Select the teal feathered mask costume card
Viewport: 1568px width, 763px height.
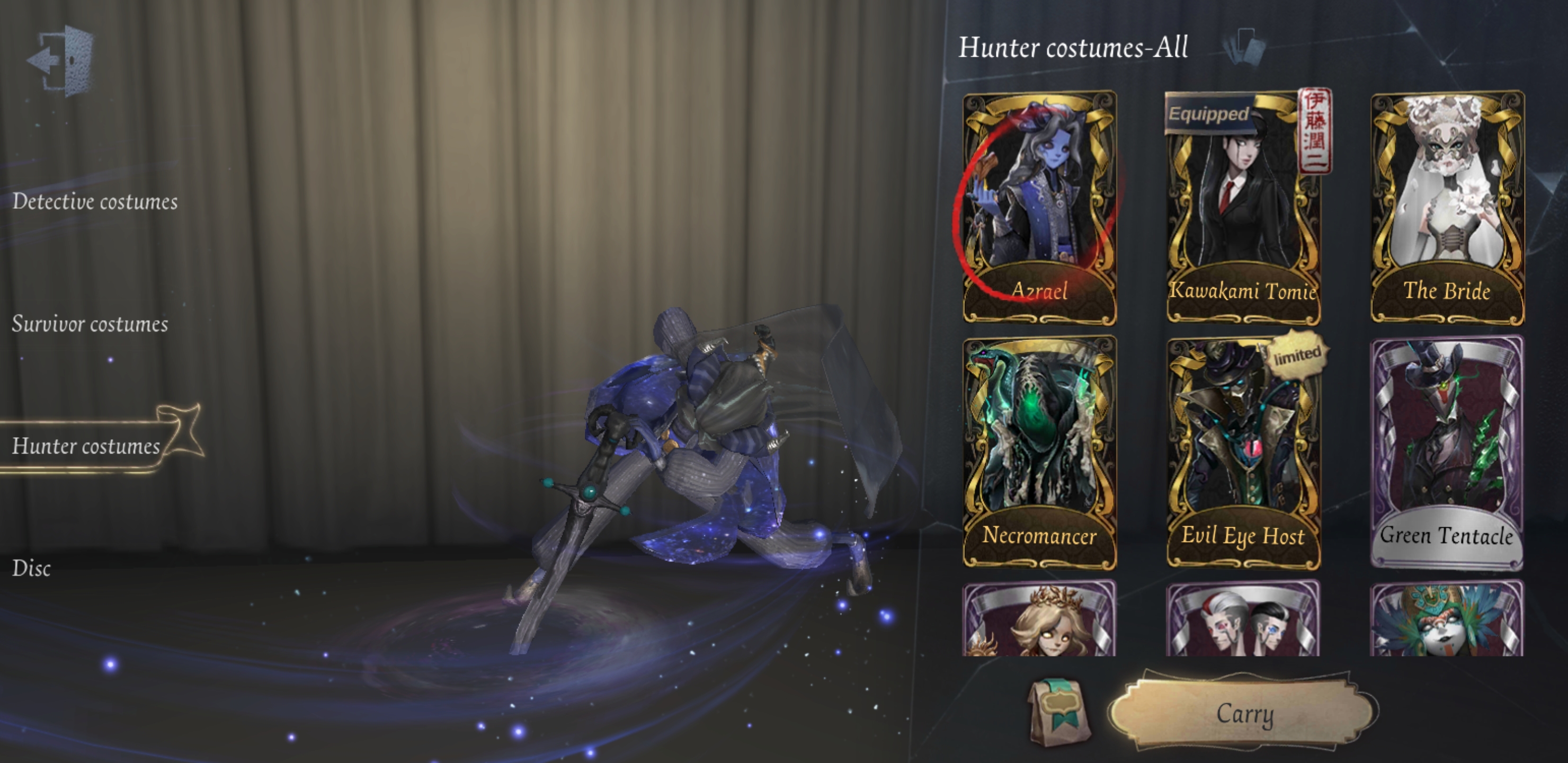pyautogui.click(x=1447, y=619)
